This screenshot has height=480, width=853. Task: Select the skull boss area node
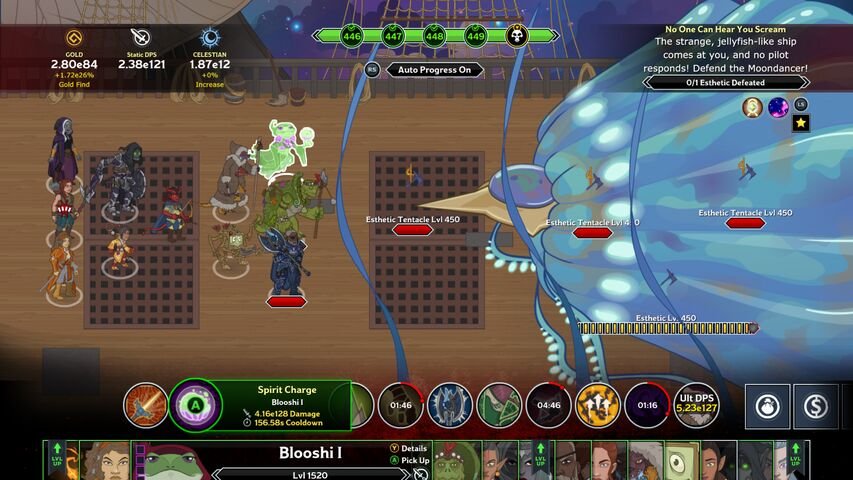[517, 36]
